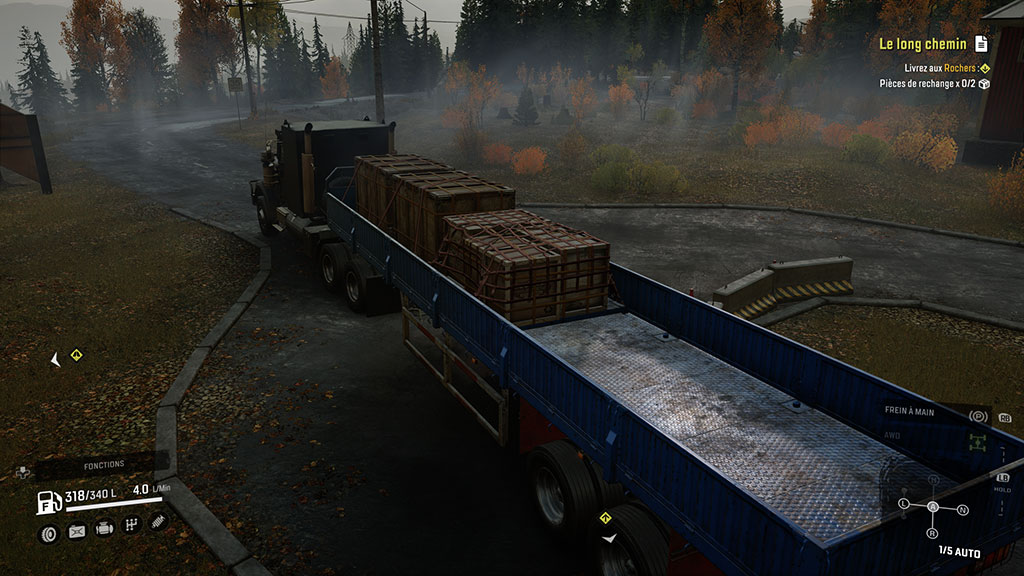Viewport: 1024px width, 576px height.
Task: Select the Rochers delivery destination marker icon
Action: (x=984, y=68)
